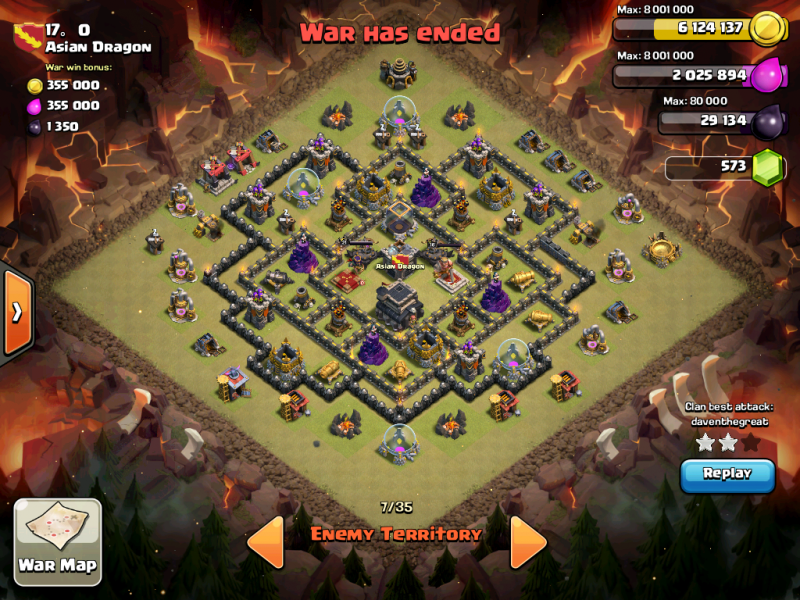Screen dimensions: 800x600
Task: Tap the gold coin resource icon
Action: click(766, 27)
